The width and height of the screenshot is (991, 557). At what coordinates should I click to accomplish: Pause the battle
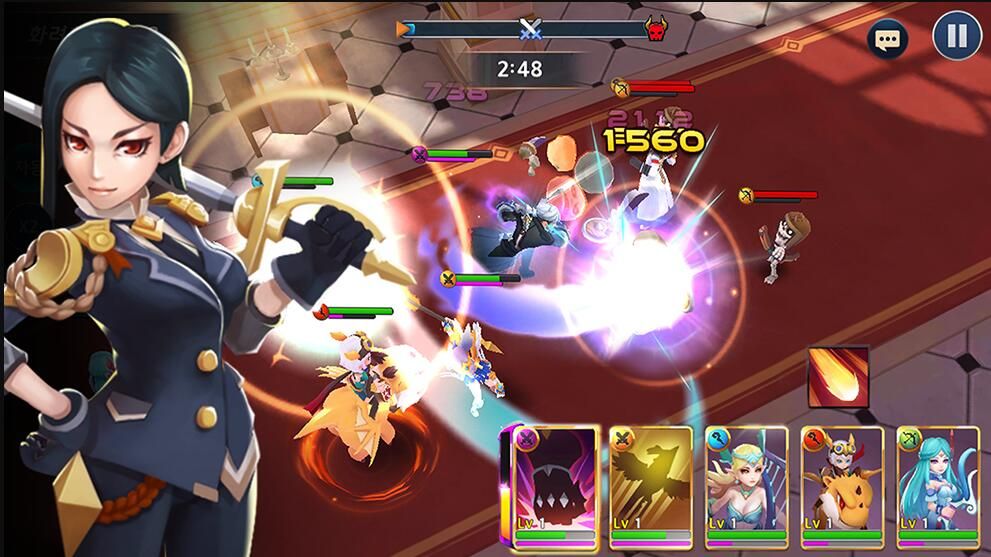(x=956, y=37)
